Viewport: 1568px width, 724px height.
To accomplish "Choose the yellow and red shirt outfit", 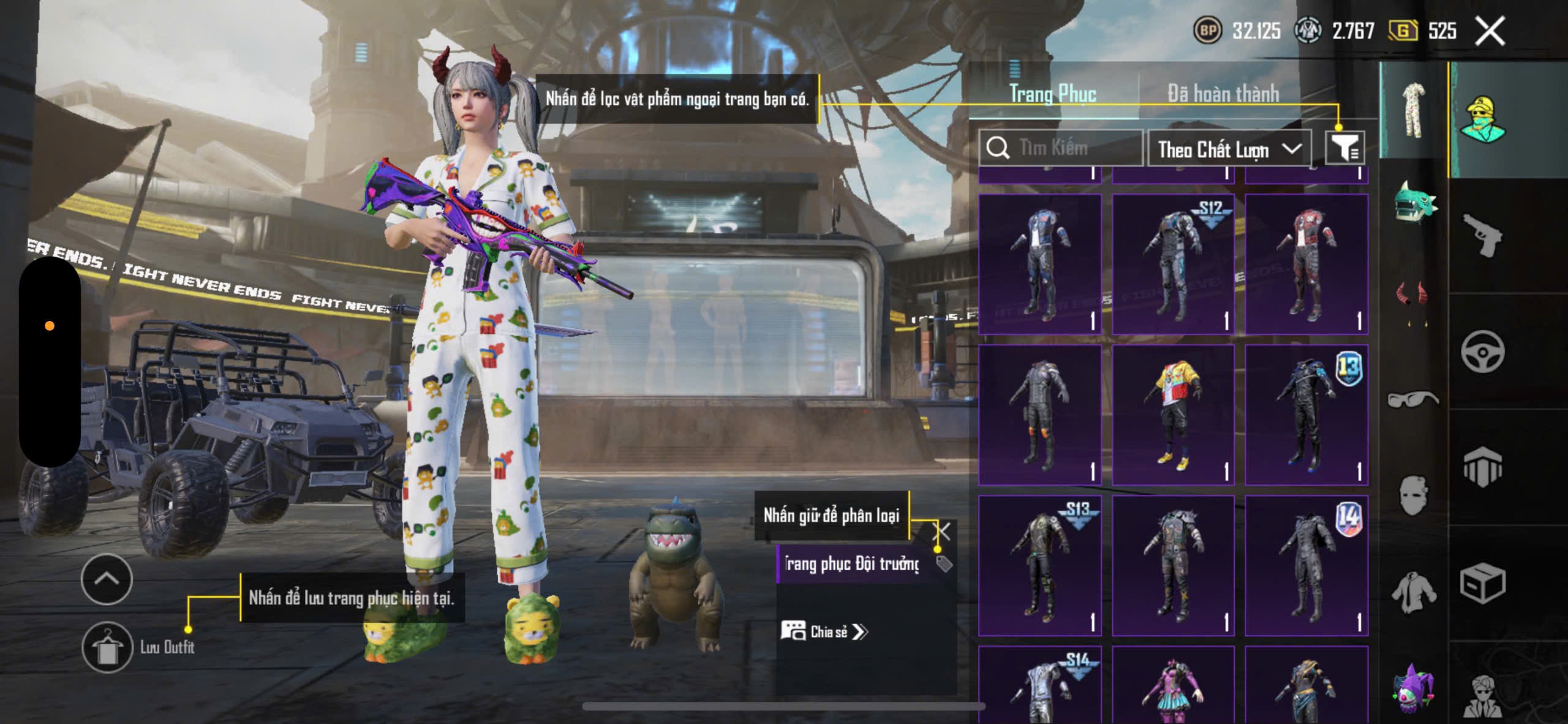I will point(1172,415).
